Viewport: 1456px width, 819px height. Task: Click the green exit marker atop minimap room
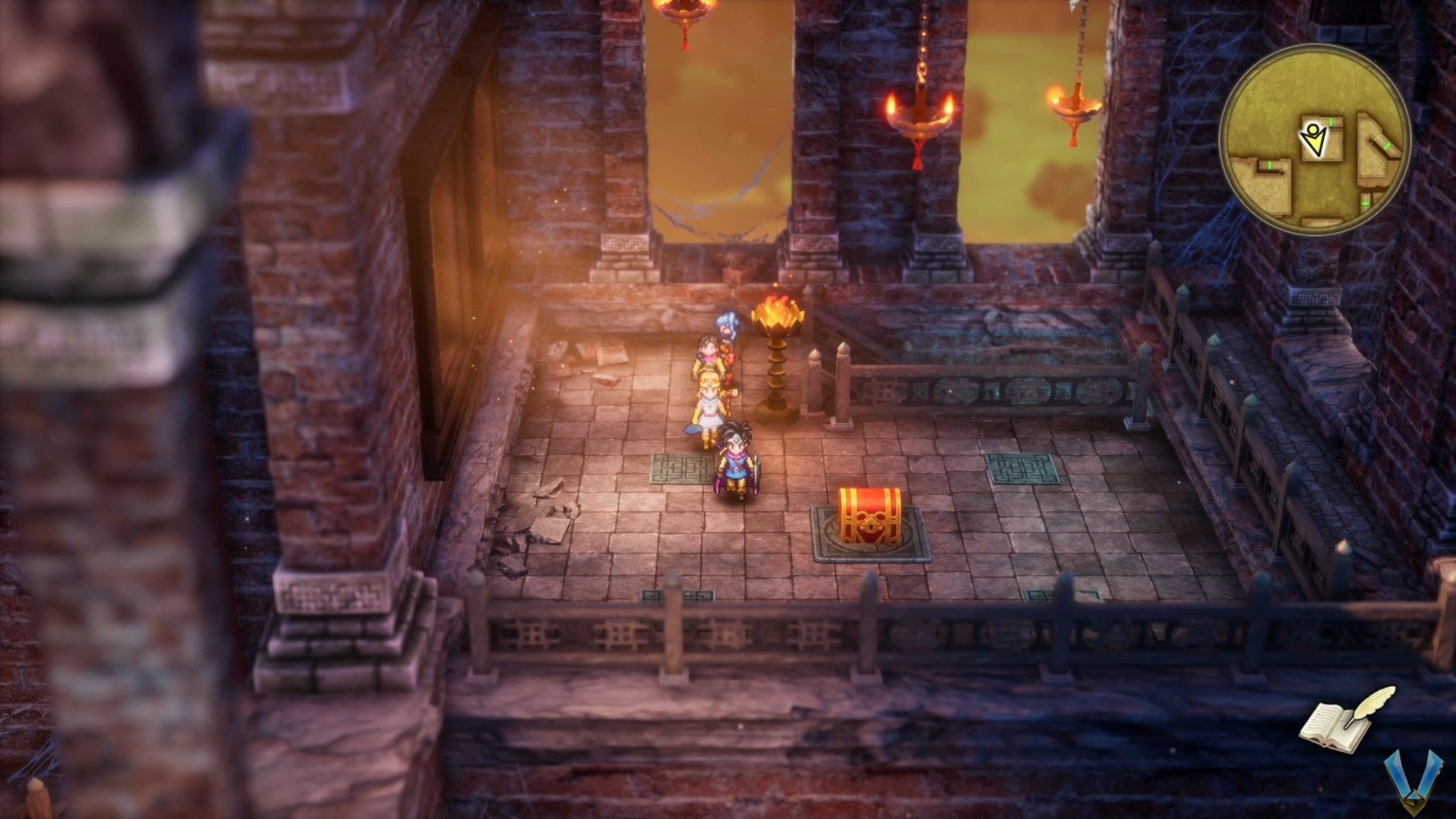click(x=1330, y=121)
